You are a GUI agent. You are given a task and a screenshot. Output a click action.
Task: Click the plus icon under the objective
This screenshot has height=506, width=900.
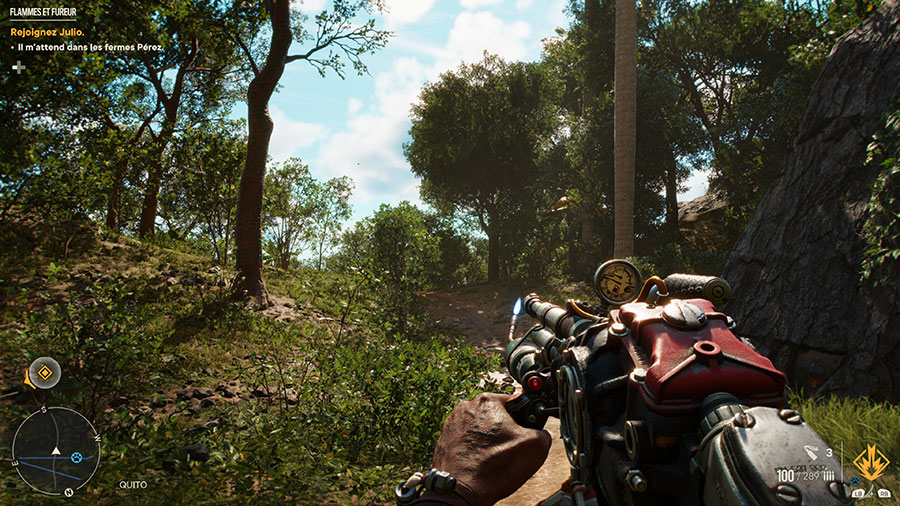tap(18, 67)
